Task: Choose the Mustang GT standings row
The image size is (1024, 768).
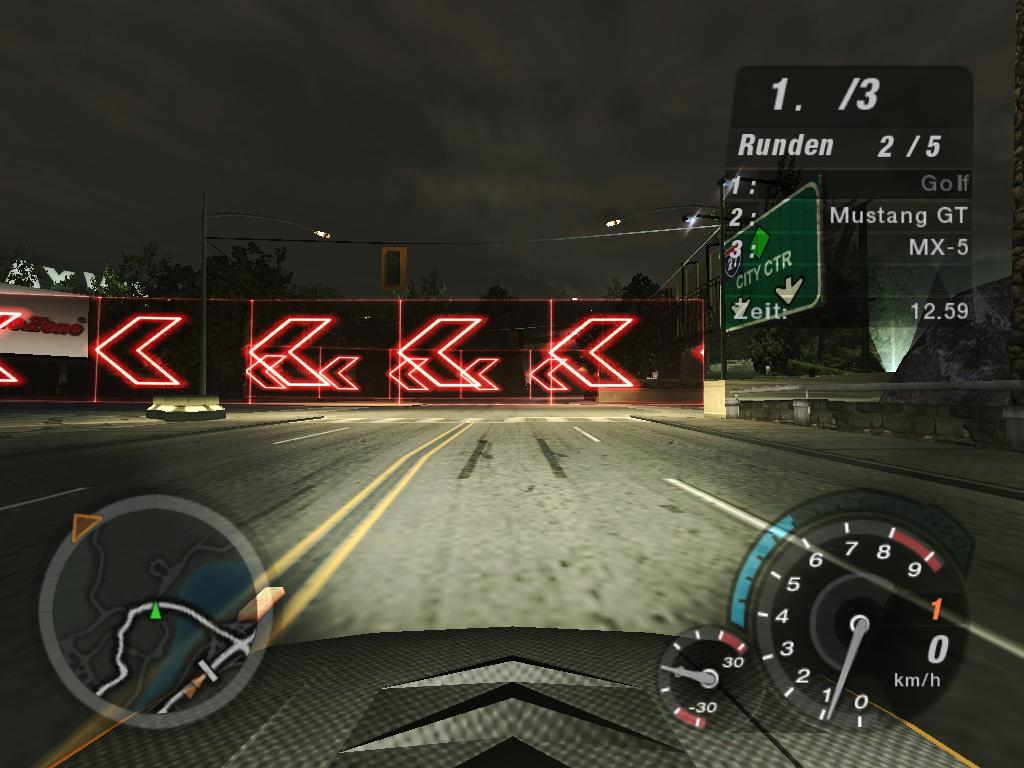Action: pyautogui.click(x=852, y=215)
